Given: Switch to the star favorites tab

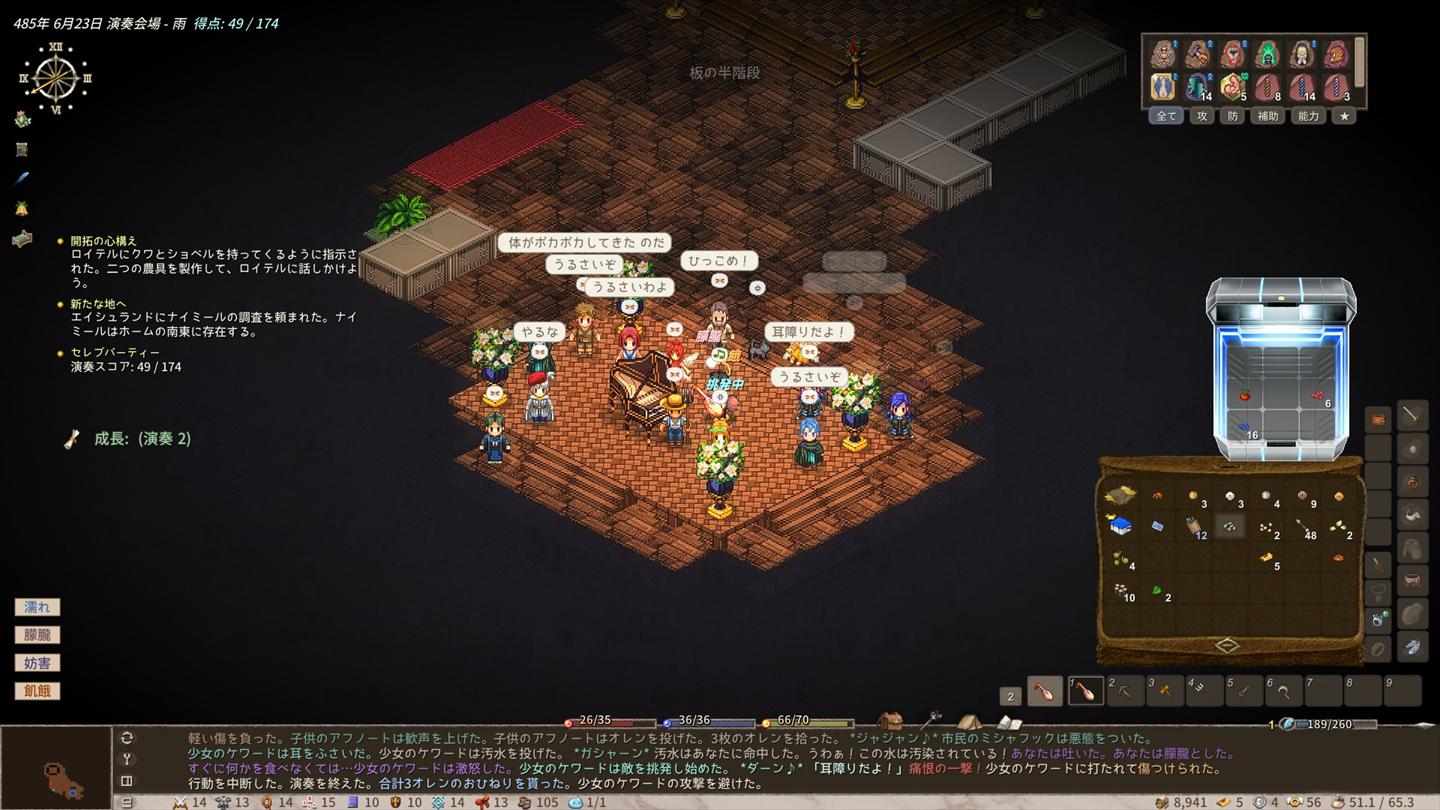Looking at the screenshot, I should point(1344,116).
